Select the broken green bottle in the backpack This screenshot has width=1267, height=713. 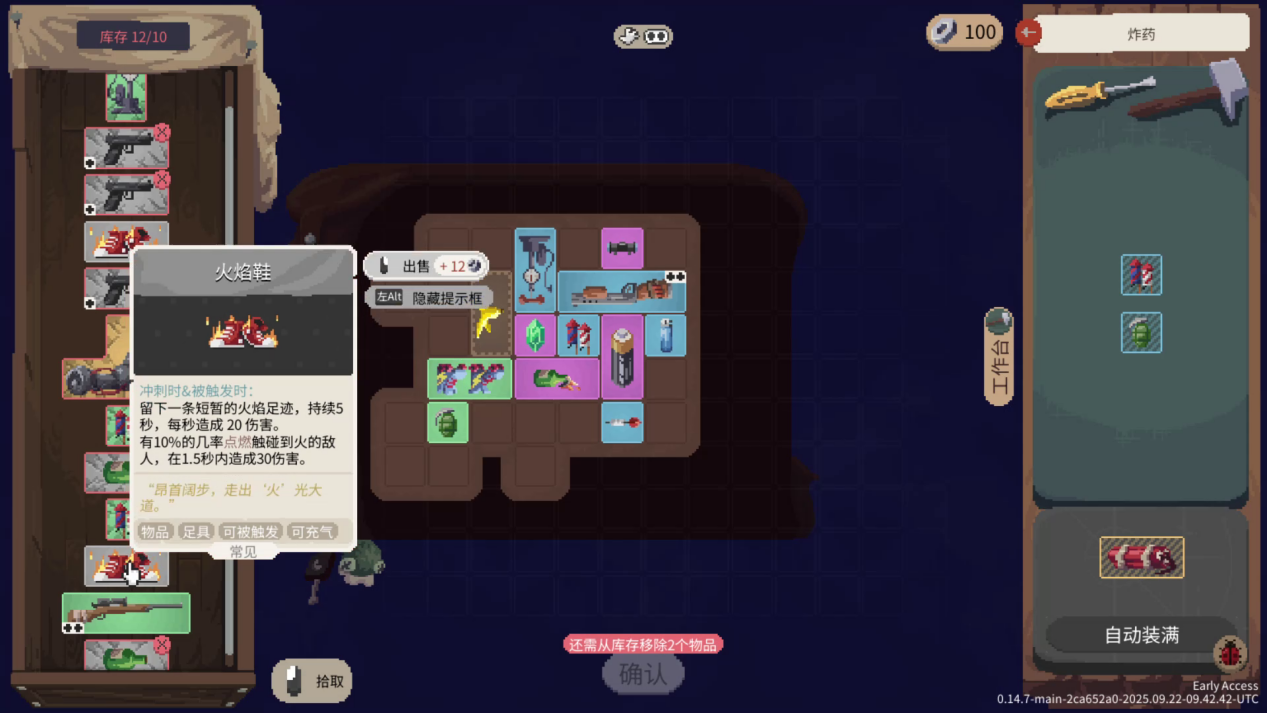click(556, 380)
